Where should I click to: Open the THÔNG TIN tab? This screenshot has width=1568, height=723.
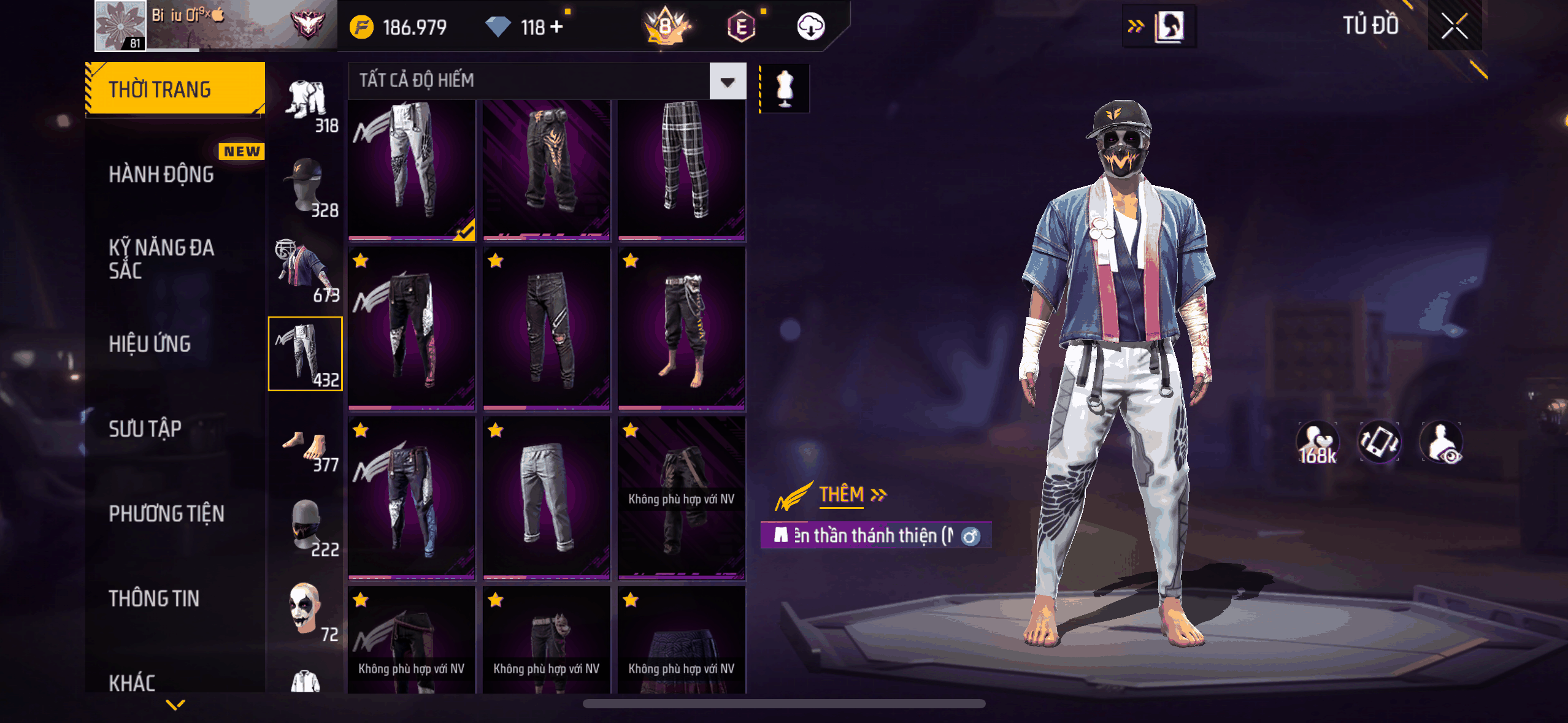tap(154, 599)
